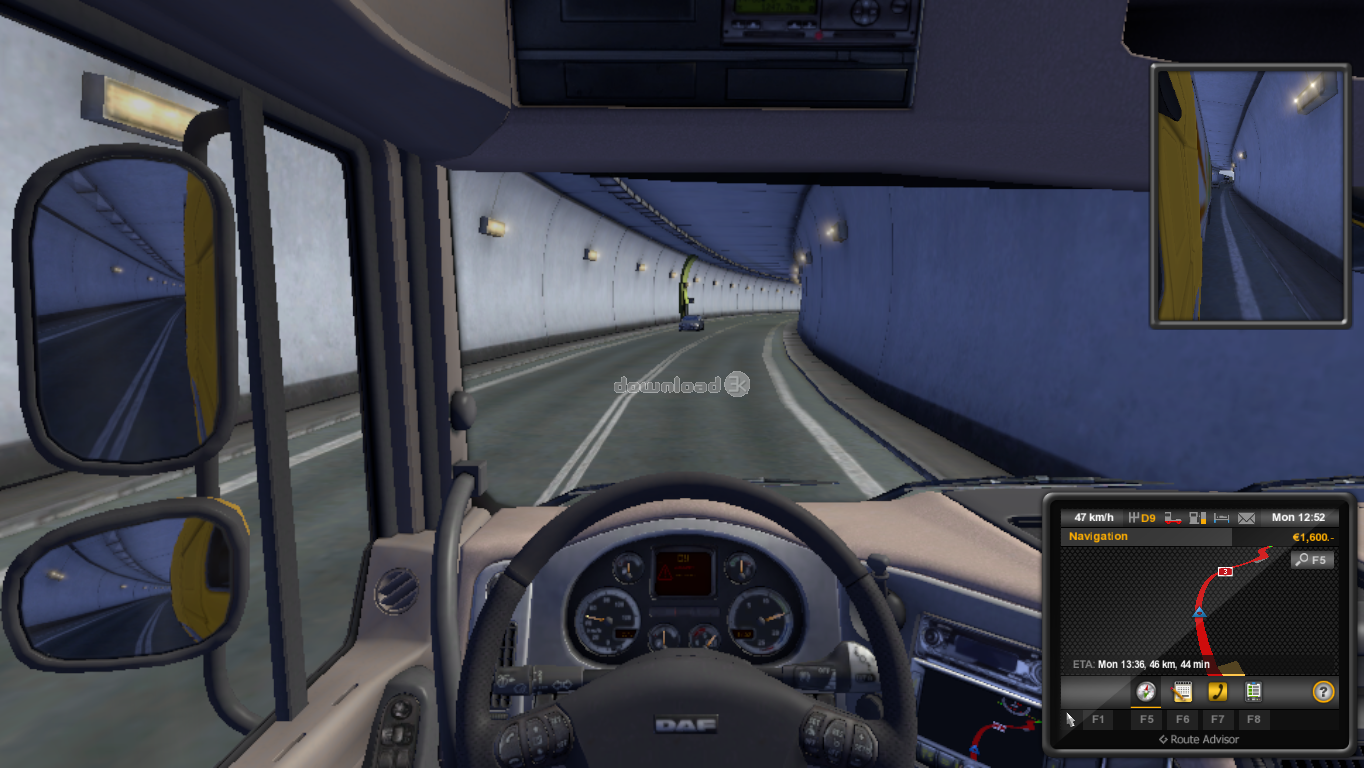
Task: Show the truck diagnostics info tab
Action: pyautogui.click(x=1253, y=691)
